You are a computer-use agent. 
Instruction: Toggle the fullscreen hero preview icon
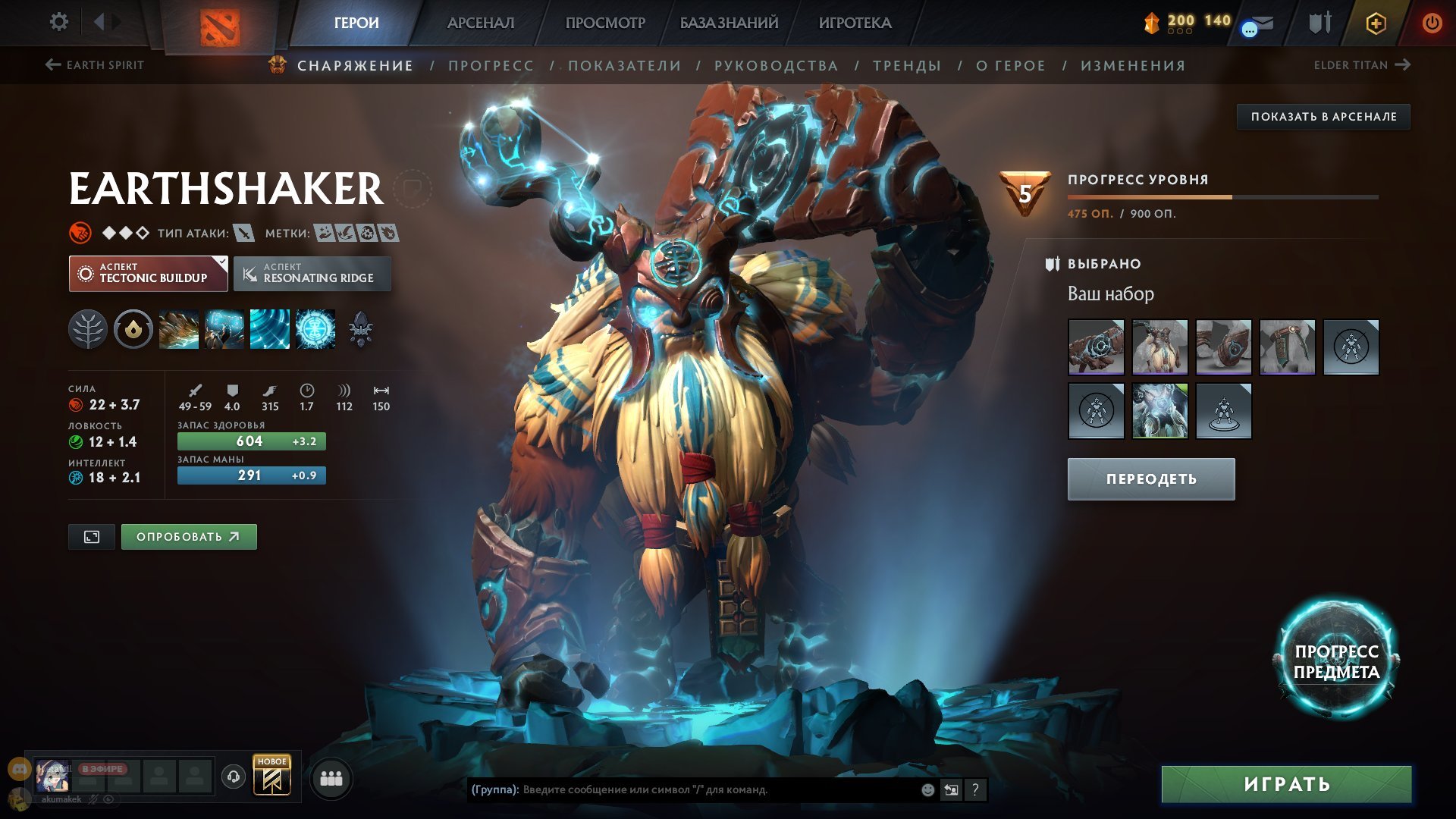click(91, 536)
